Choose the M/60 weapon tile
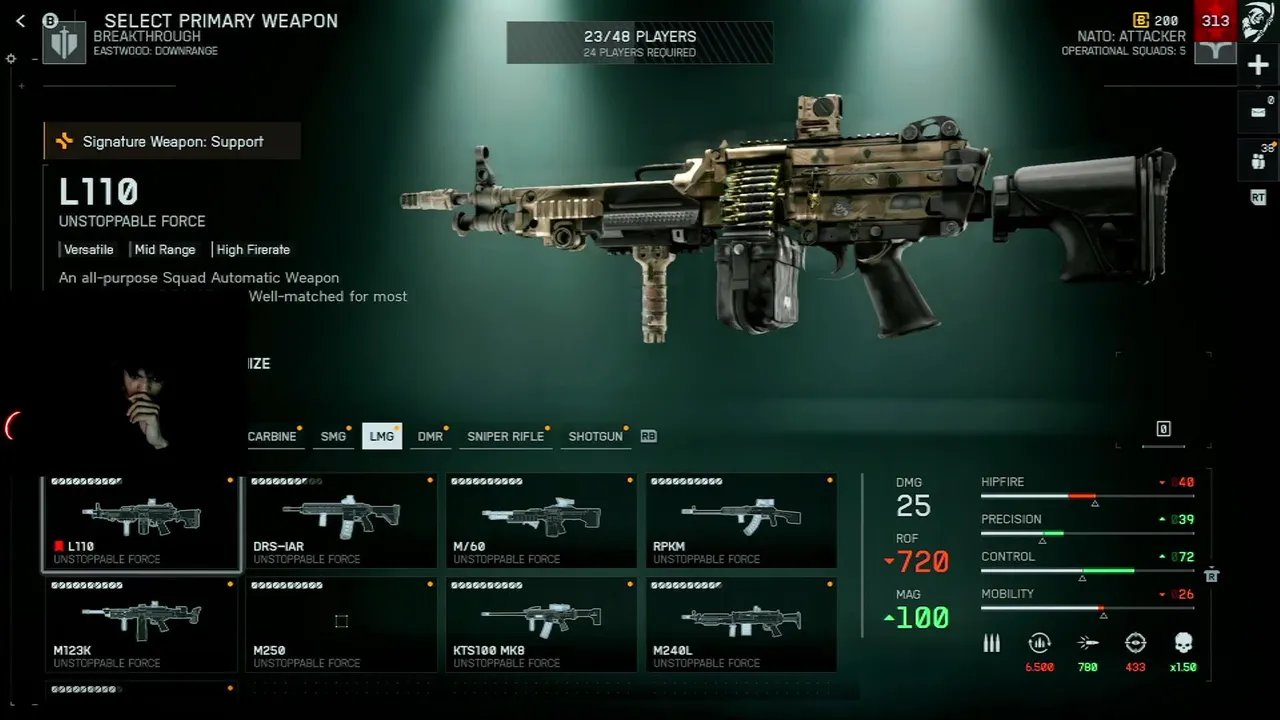This screenshot has width=1280, height=720. tap(541, 521)
